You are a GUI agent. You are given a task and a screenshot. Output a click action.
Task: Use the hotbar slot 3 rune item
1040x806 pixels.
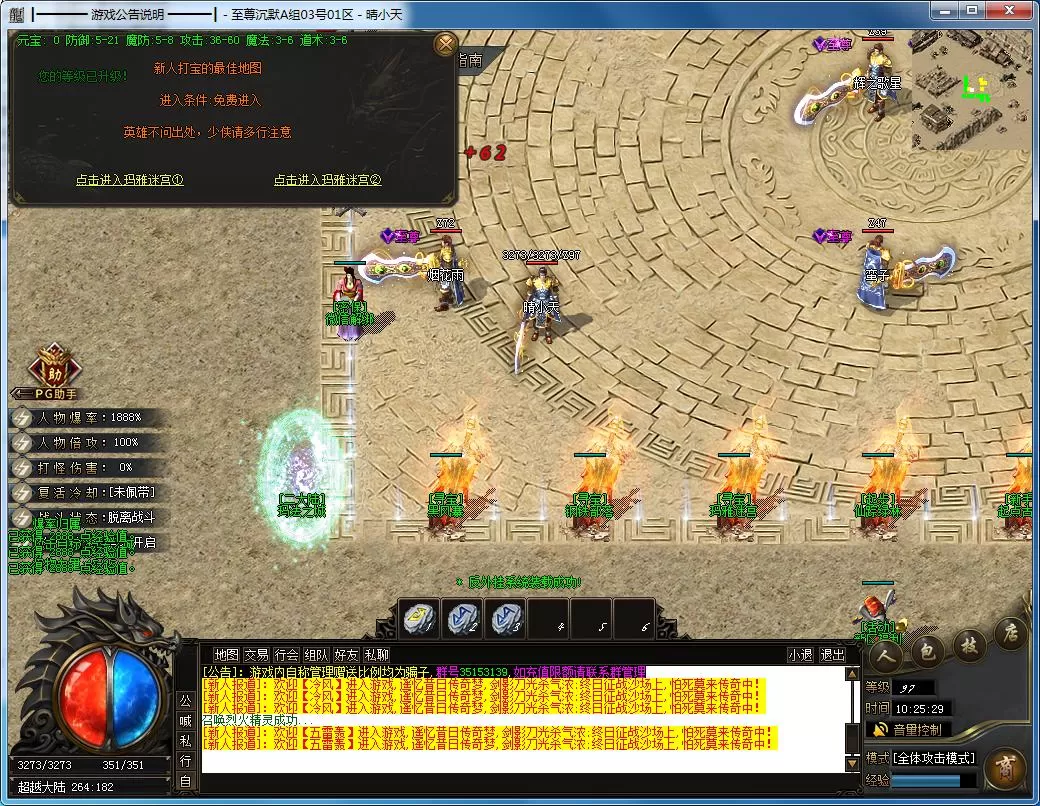tap(506, 619)
